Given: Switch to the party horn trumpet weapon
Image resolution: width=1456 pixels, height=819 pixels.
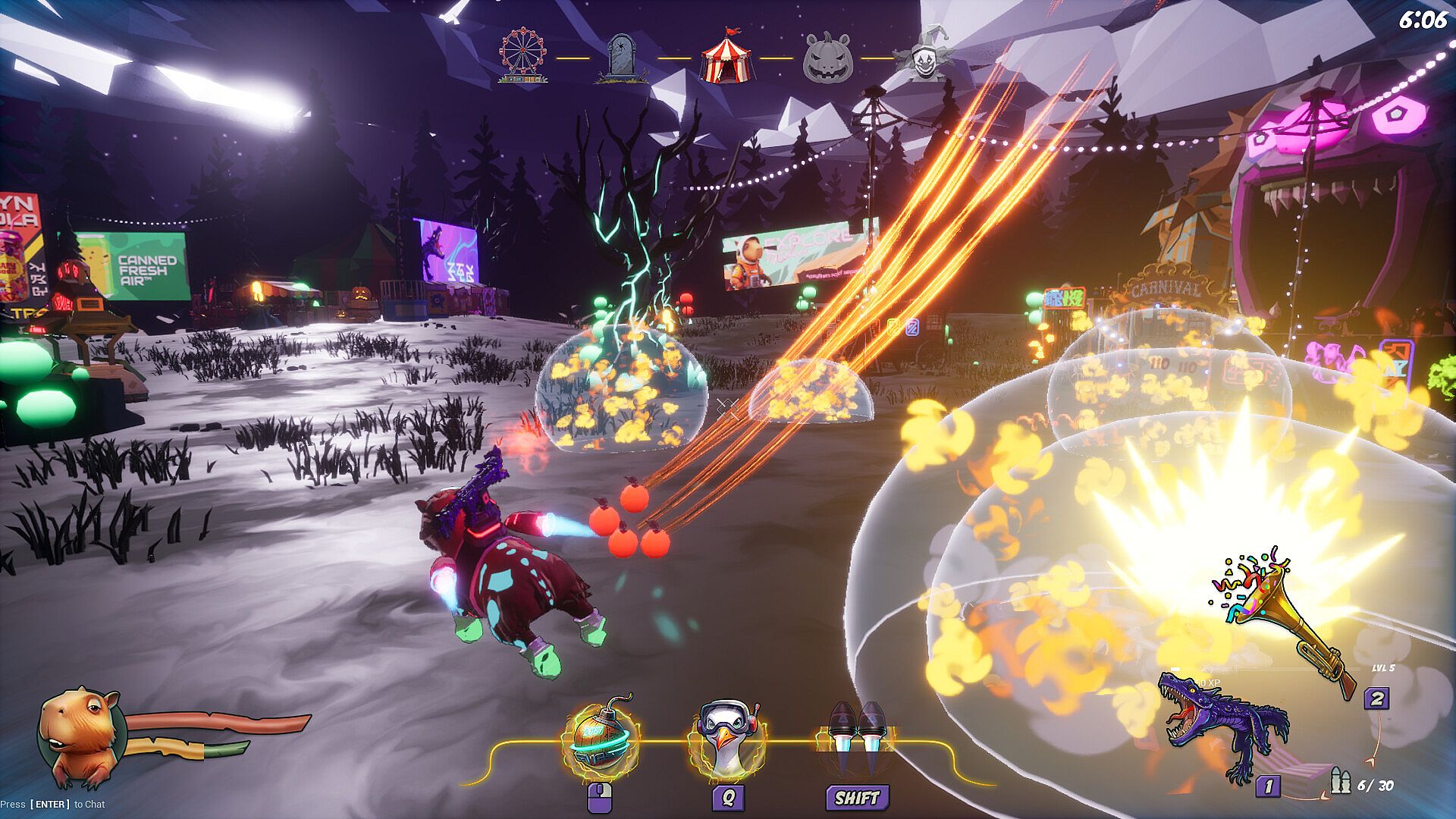Looking at the screenshot, I should [x=1282, y=614].
